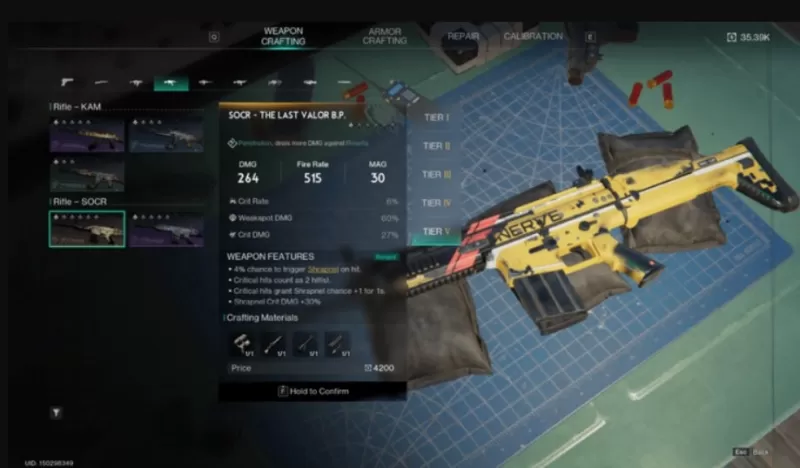
Task: Choose the second Rifle – SOCR blueprint
Action: coord(166,228)
